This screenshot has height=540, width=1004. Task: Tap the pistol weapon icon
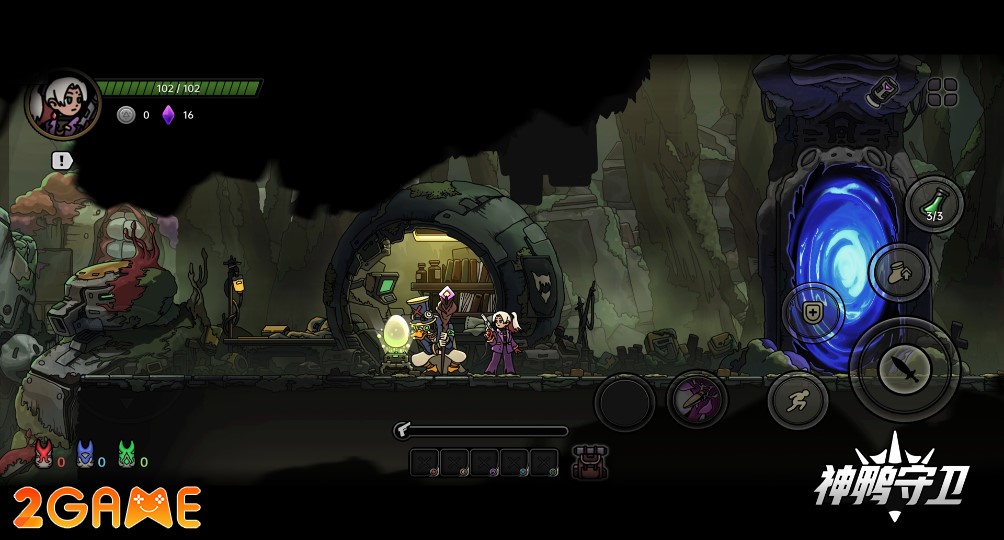tap(404, 431)
